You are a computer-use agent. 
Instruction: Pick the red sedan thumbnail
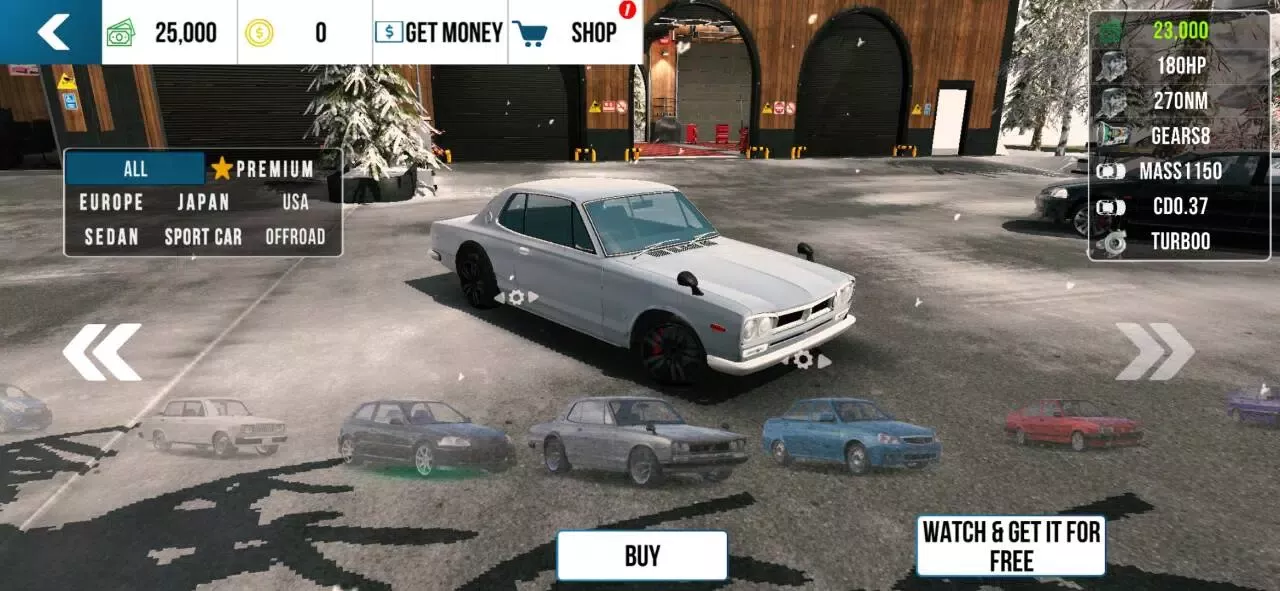click(1073, 423)
